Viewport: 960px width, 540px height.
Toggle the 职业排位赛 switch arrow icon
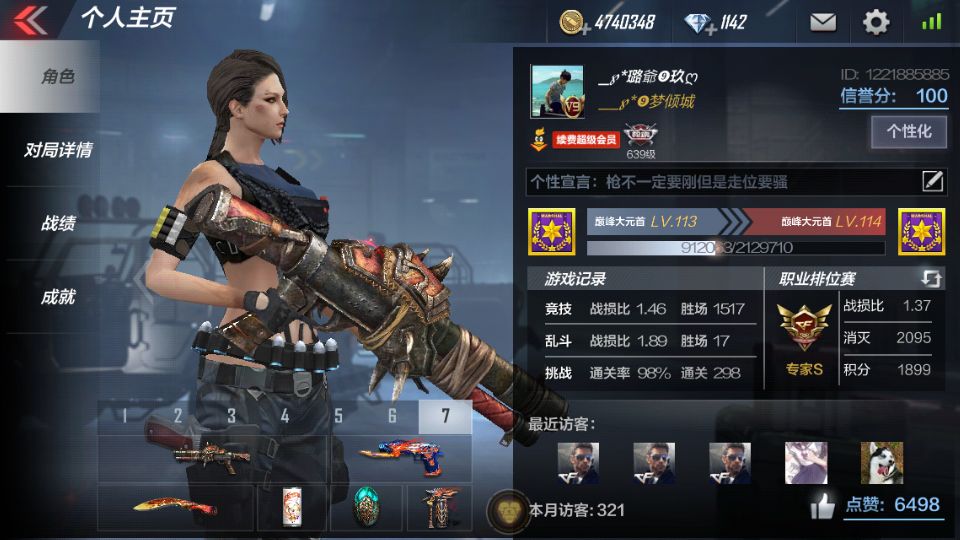[x=931, y=278]
